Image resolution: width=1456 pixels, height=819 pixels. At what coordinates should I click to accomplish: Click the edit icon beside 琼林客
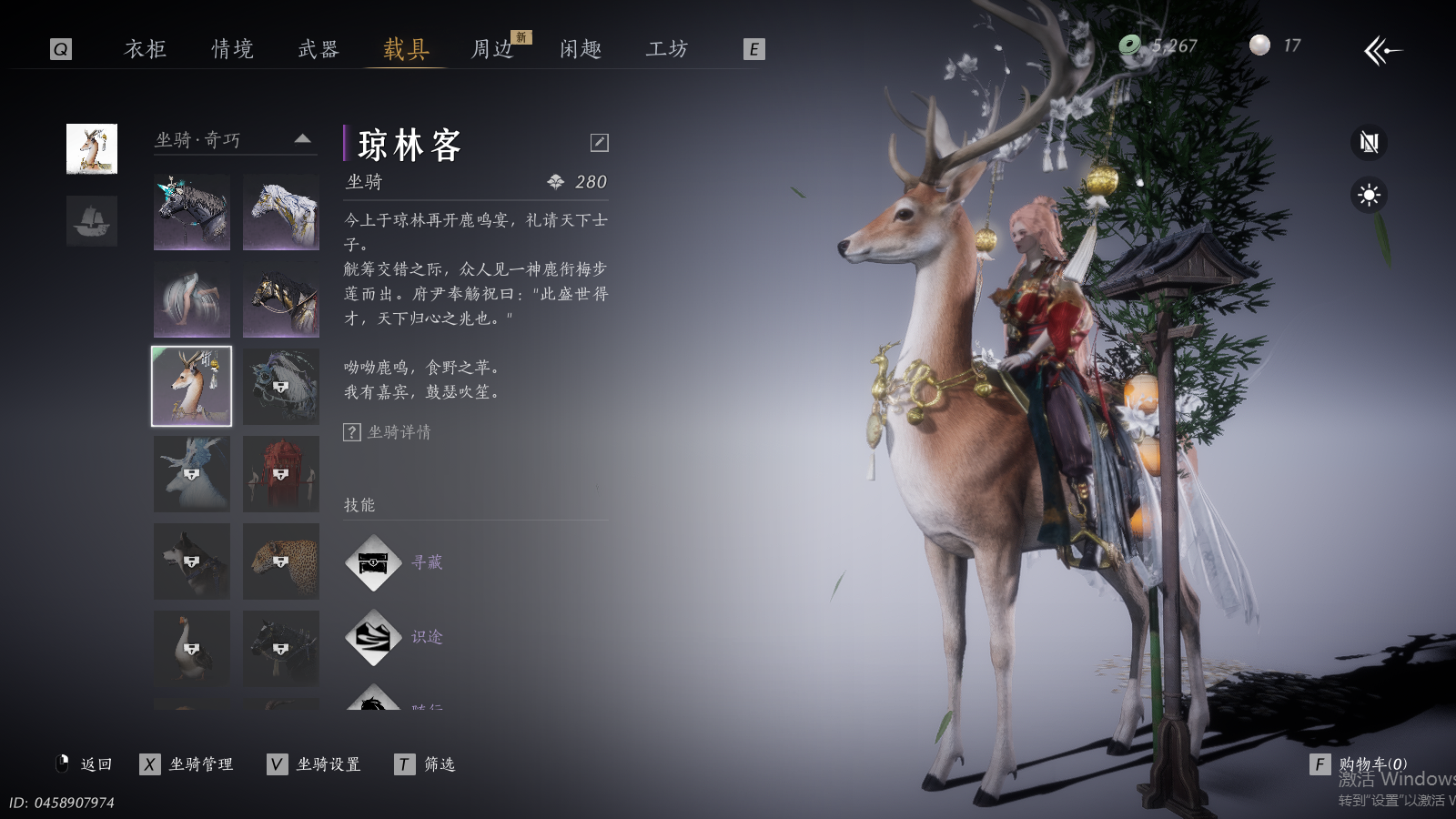pyautogui.click(x=599, y=142)
